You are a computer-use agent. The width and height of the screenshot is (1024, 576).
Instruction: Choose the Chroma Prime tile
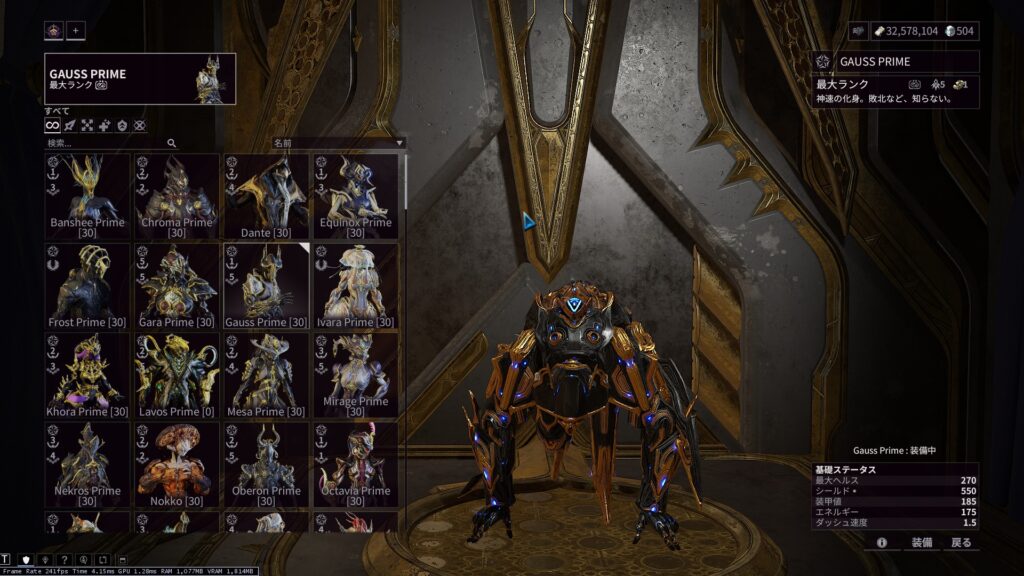click(x=177, y=196)
